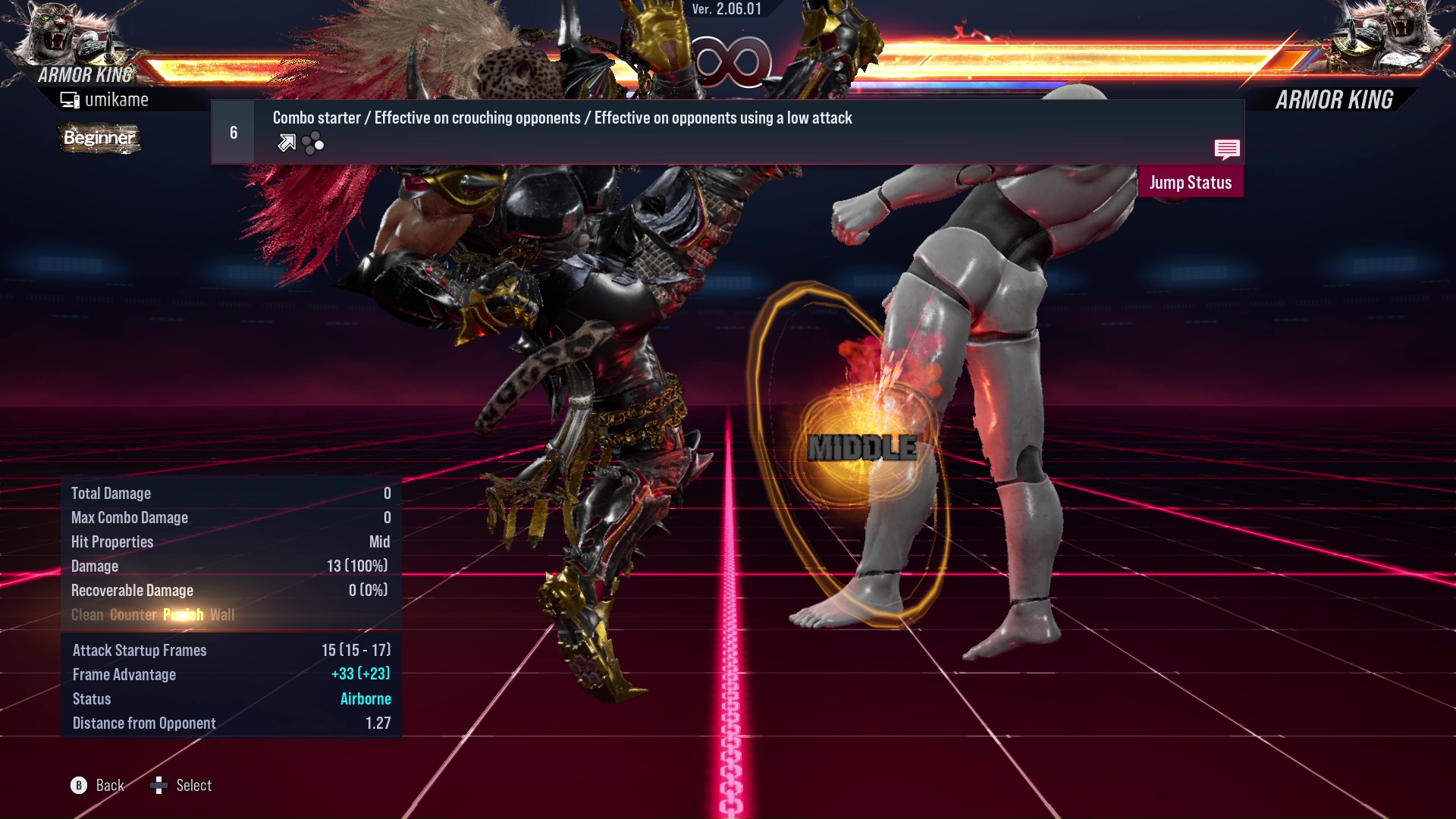Click the PC platform icon beside umikame
The image size is (1456, 819).
(x=70, y=99)
